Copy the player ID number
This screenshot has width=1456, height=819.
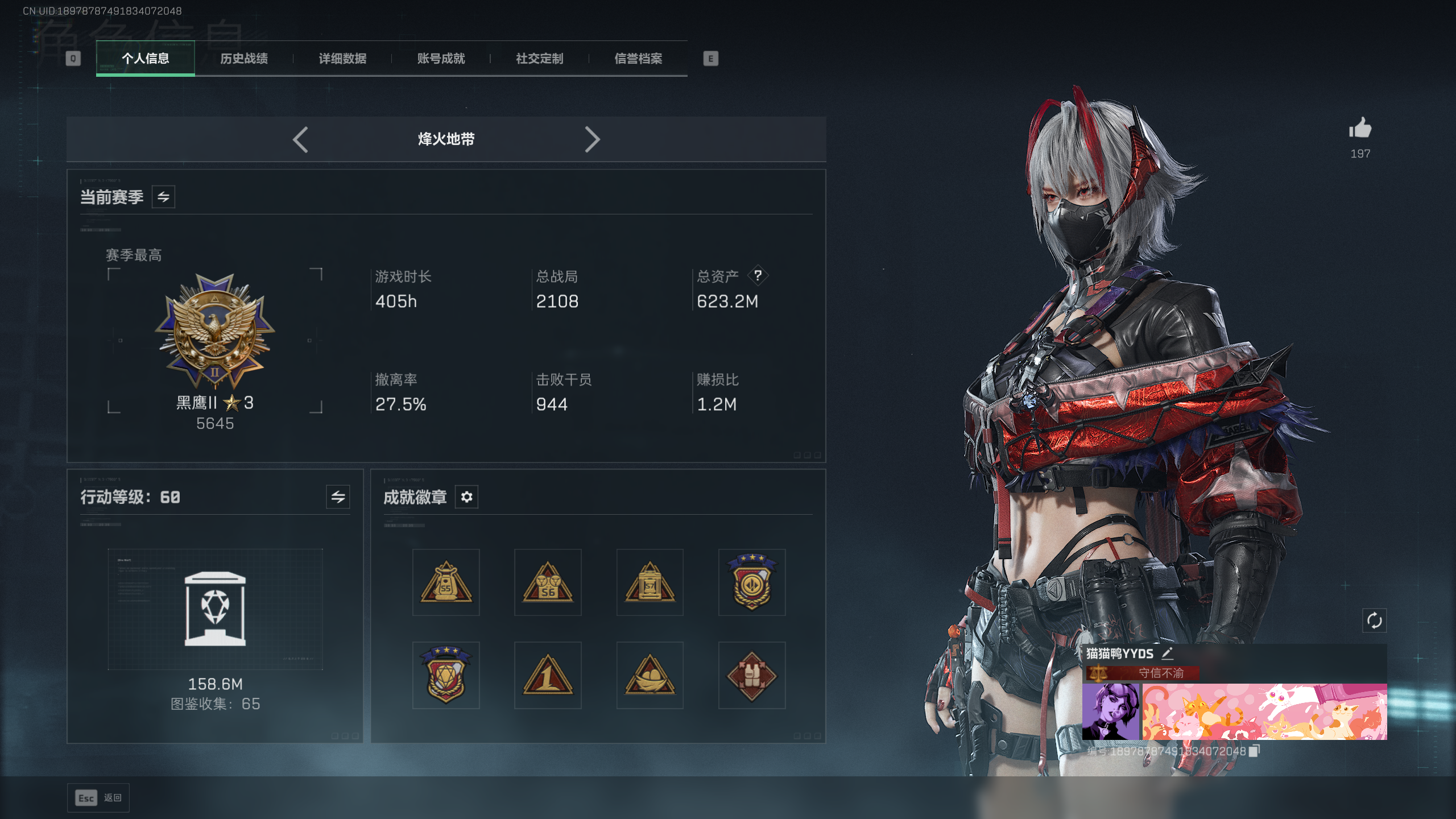(x=1254, y=751)
